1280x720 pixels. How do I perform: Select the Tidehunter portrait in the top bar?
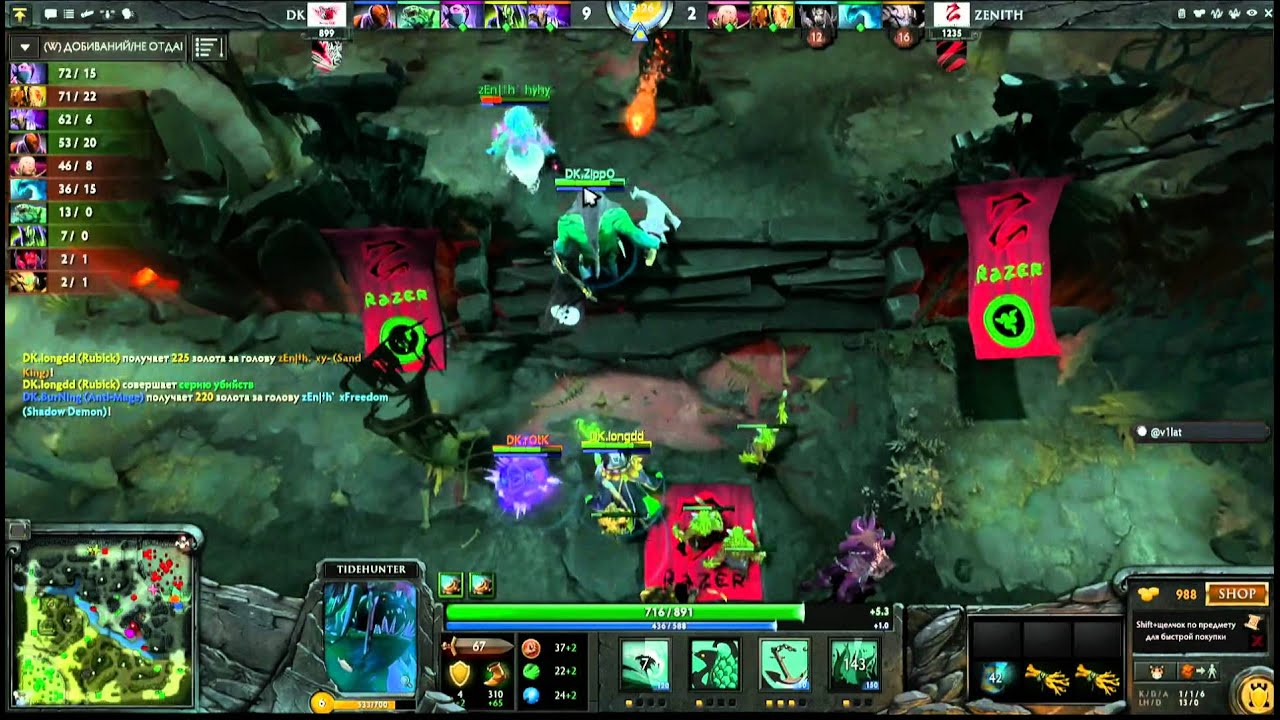click(416, 15)
